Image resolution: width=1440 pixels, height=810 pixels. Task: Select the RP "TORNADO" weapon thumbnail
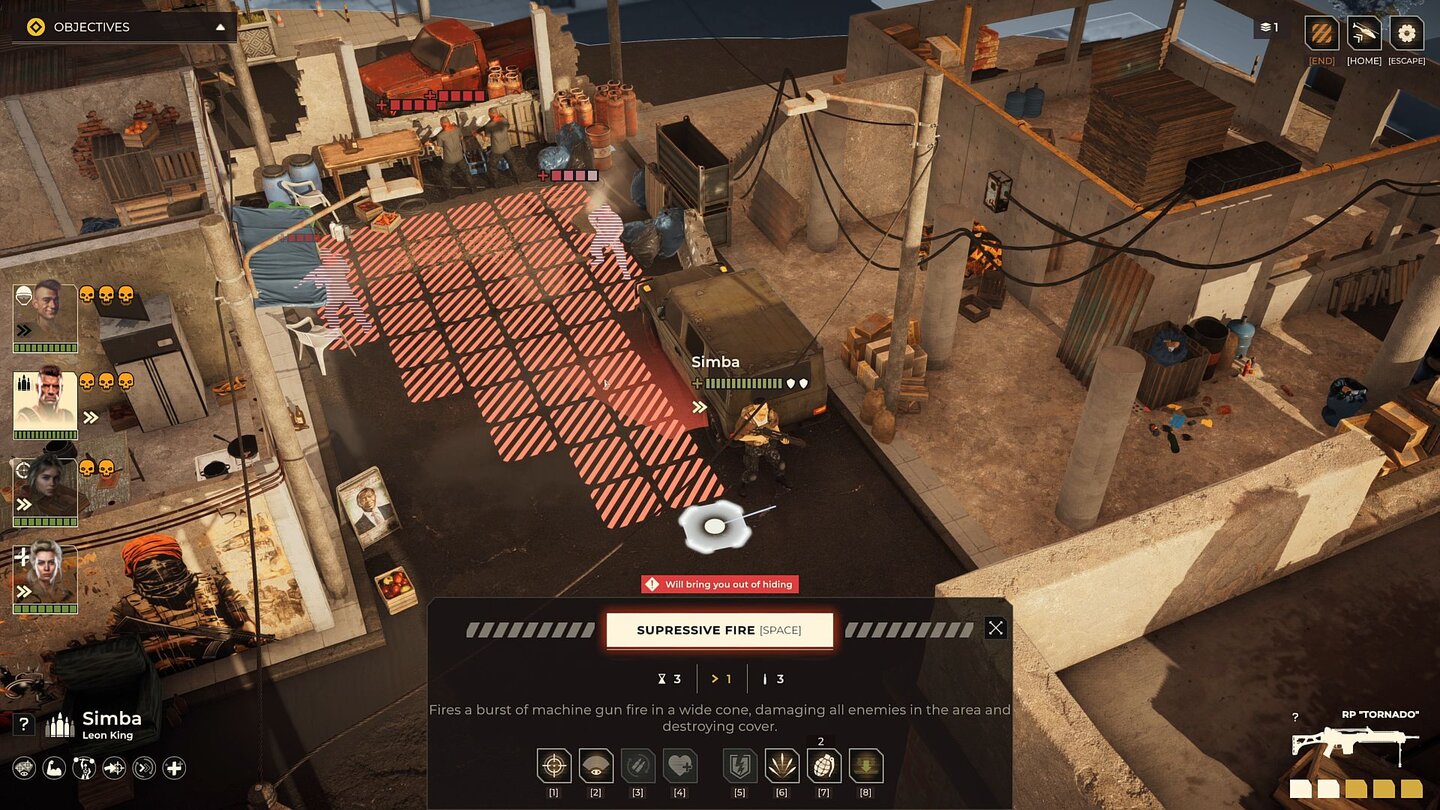pos(1357,747)
